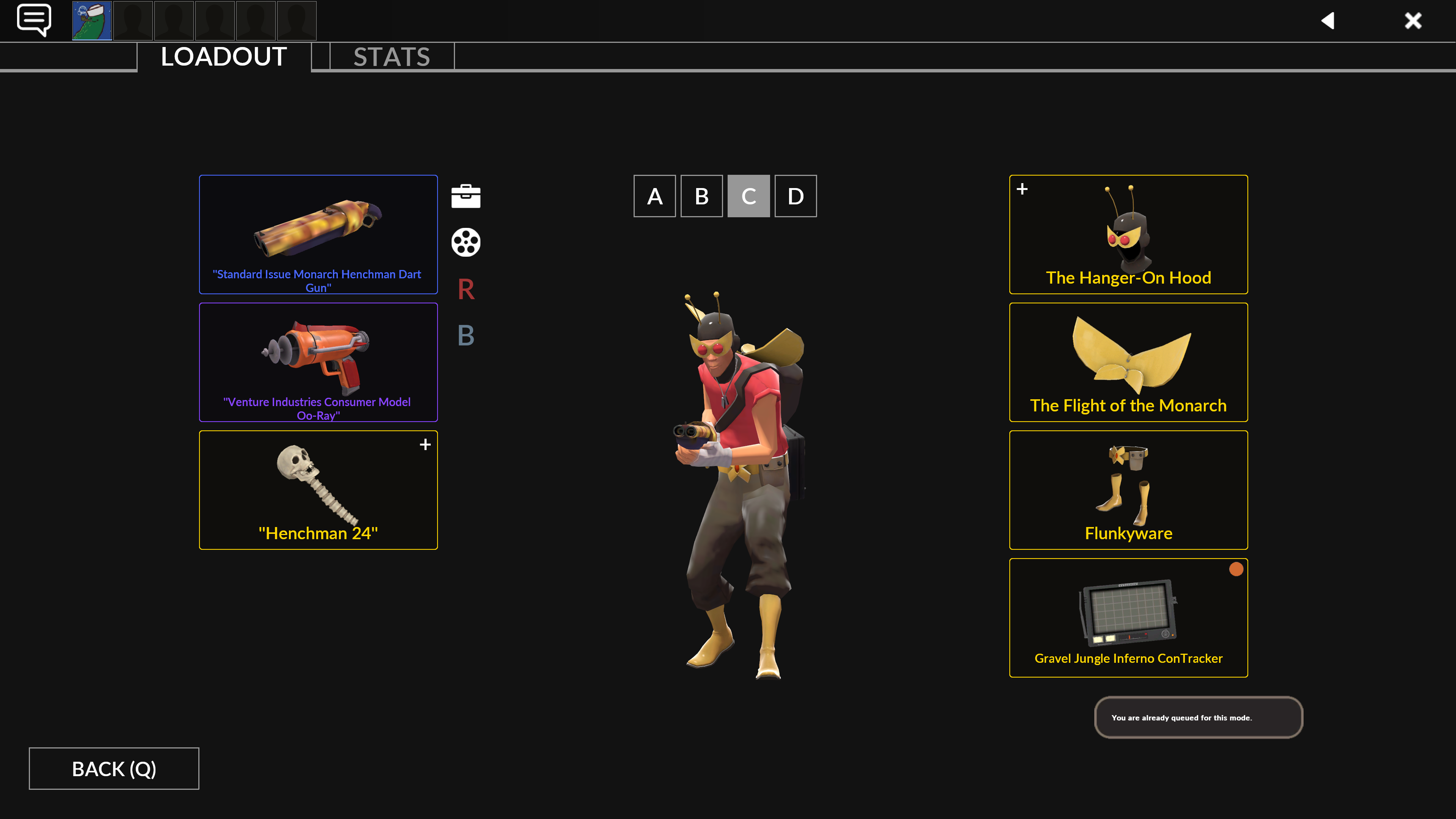Click the plus on the Henchman 24 slot
The width and height of the screenshot is (1456, 819).
(x=425, y=444)
